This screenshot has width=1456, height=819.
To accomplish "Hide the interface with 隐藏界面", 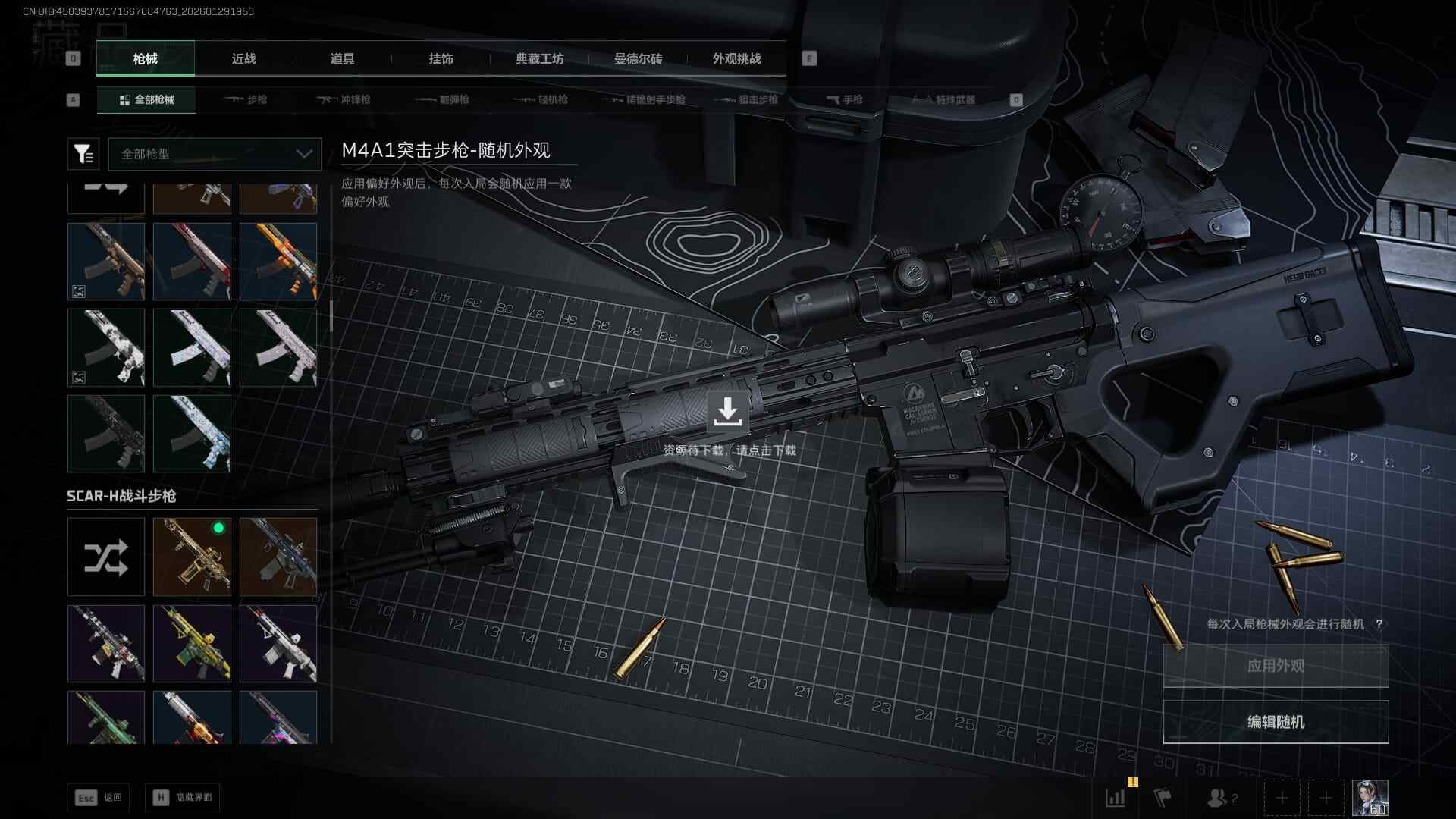I will tap(183, 797).
